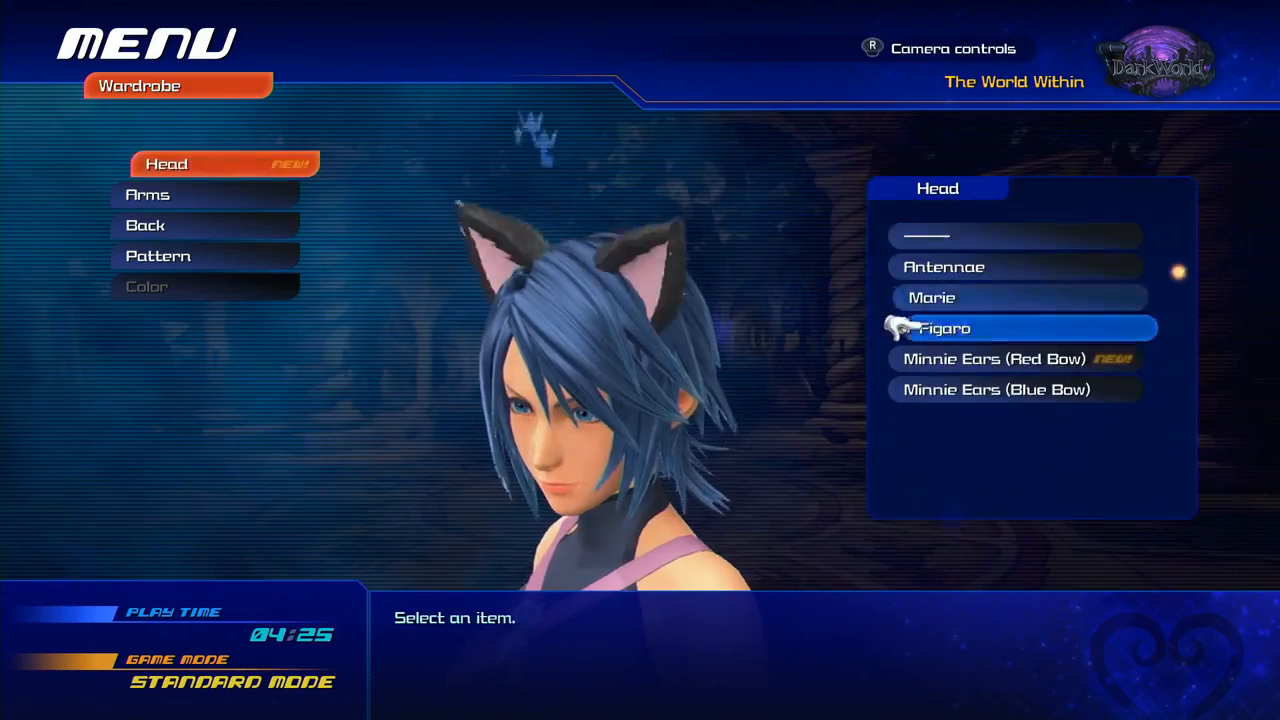Screen dimensions: 1280x720
Task: Choose the blank no-accessory head option
Action: 1015,236
